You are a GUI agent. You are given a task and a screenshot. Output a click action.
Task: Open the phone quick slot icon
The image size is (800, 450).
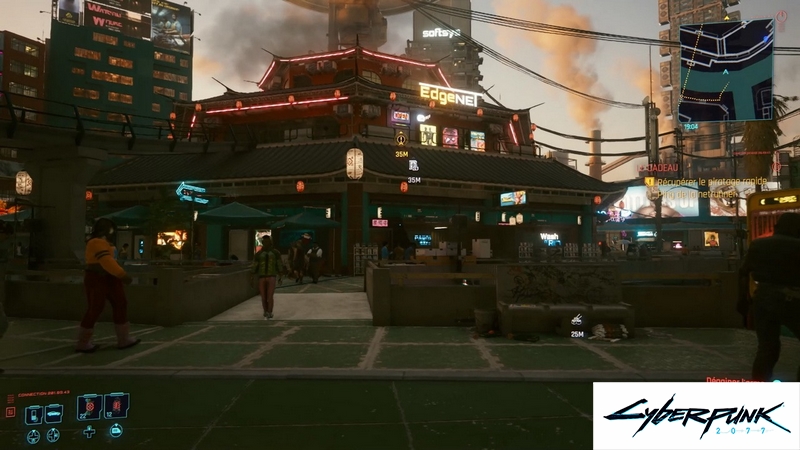[34, 413]
